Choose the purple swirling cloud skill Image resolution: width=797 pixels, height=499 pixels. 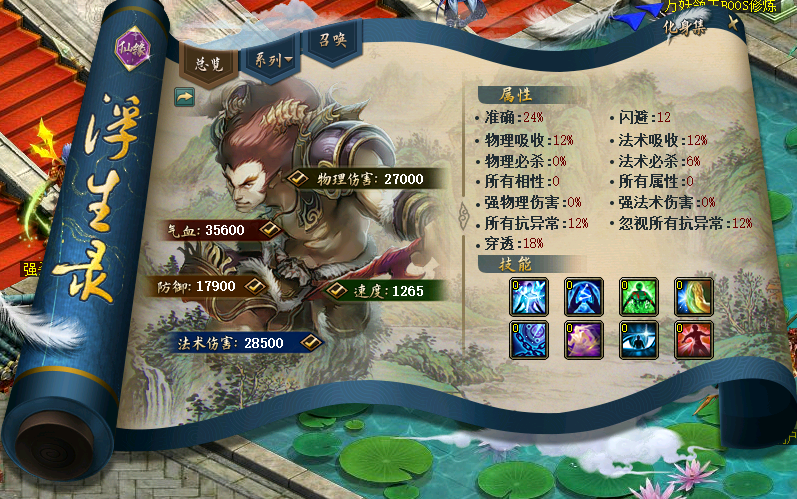[583, 340]
